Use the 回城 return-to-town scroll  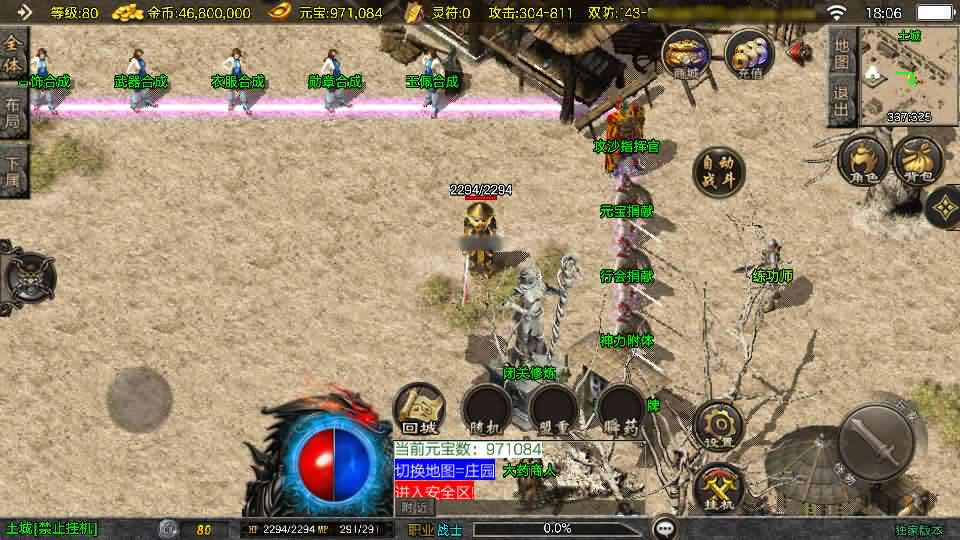418,410
